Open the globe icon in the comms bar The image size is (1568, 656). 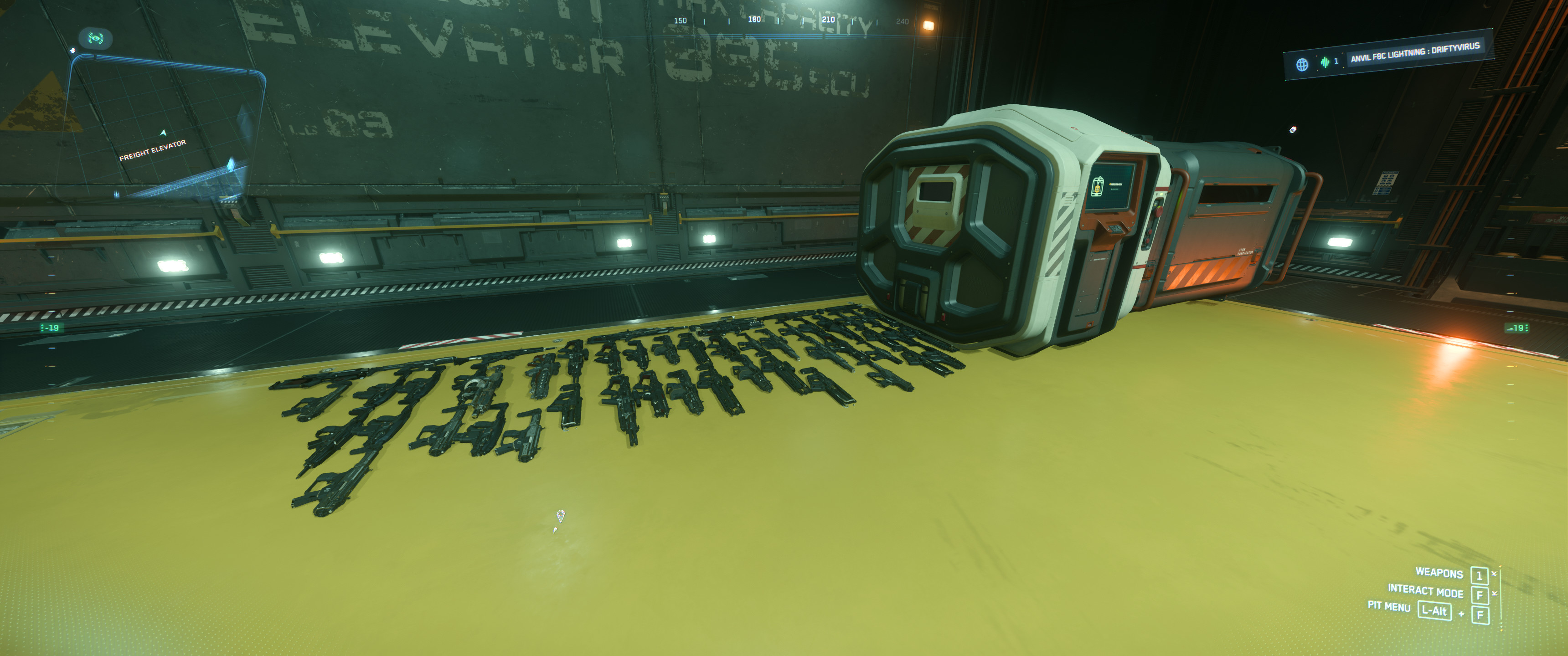[x=1301, y=64]
